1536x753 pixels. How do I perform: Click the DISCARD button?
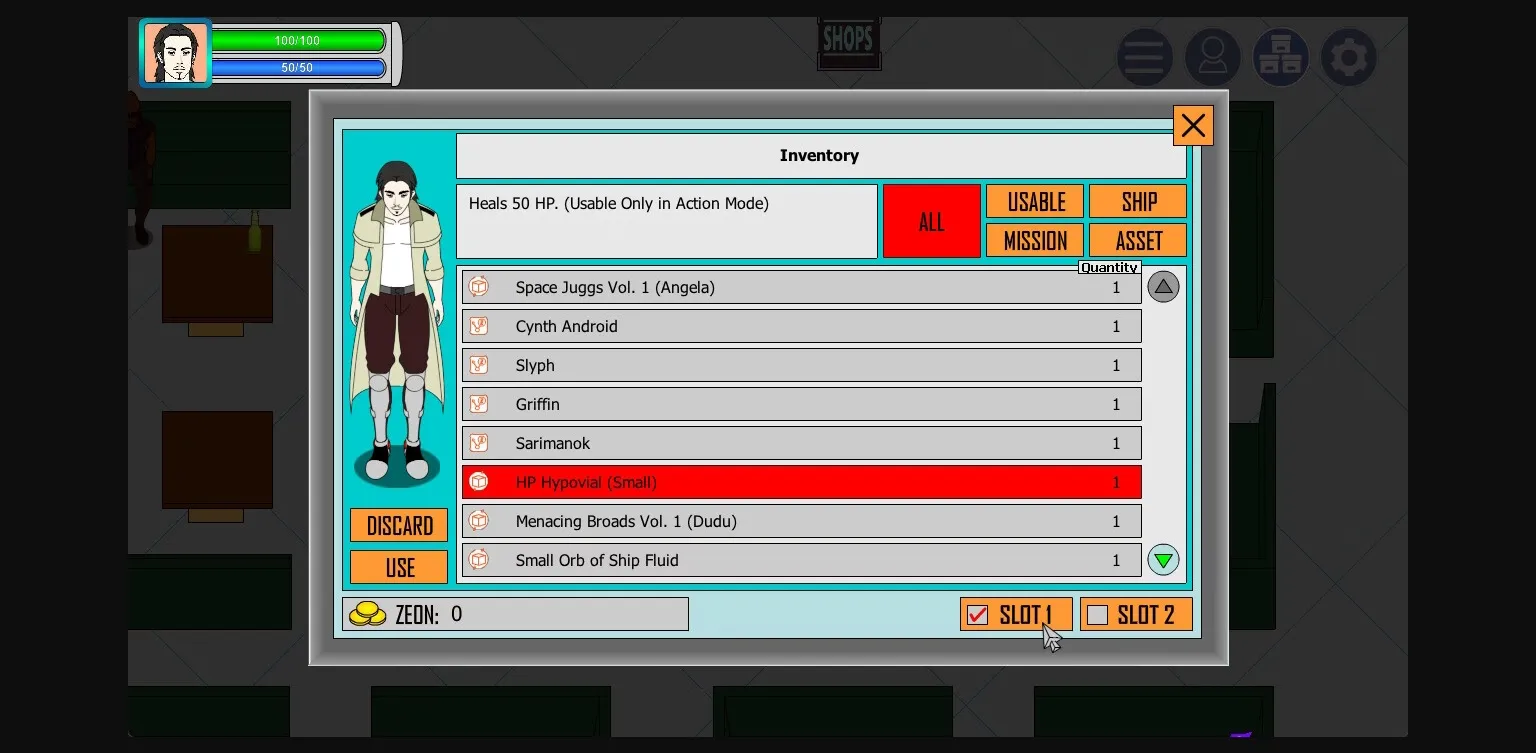pyautogui.click(x=398, y=524)
